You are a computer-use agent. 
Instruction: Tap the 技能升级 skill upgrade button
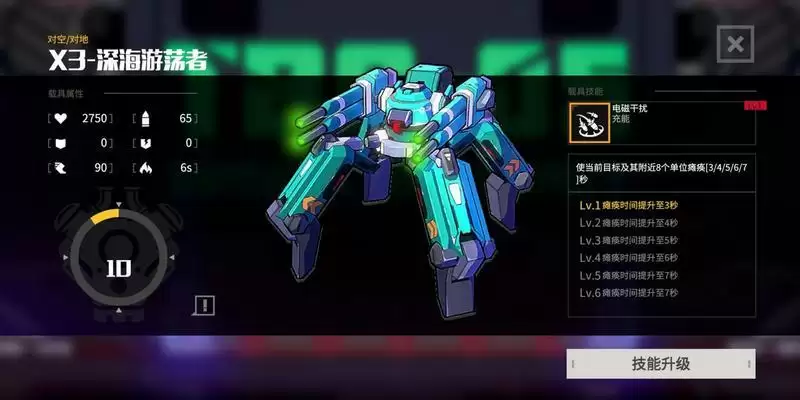pyautogui.click(x=660, y=364)
